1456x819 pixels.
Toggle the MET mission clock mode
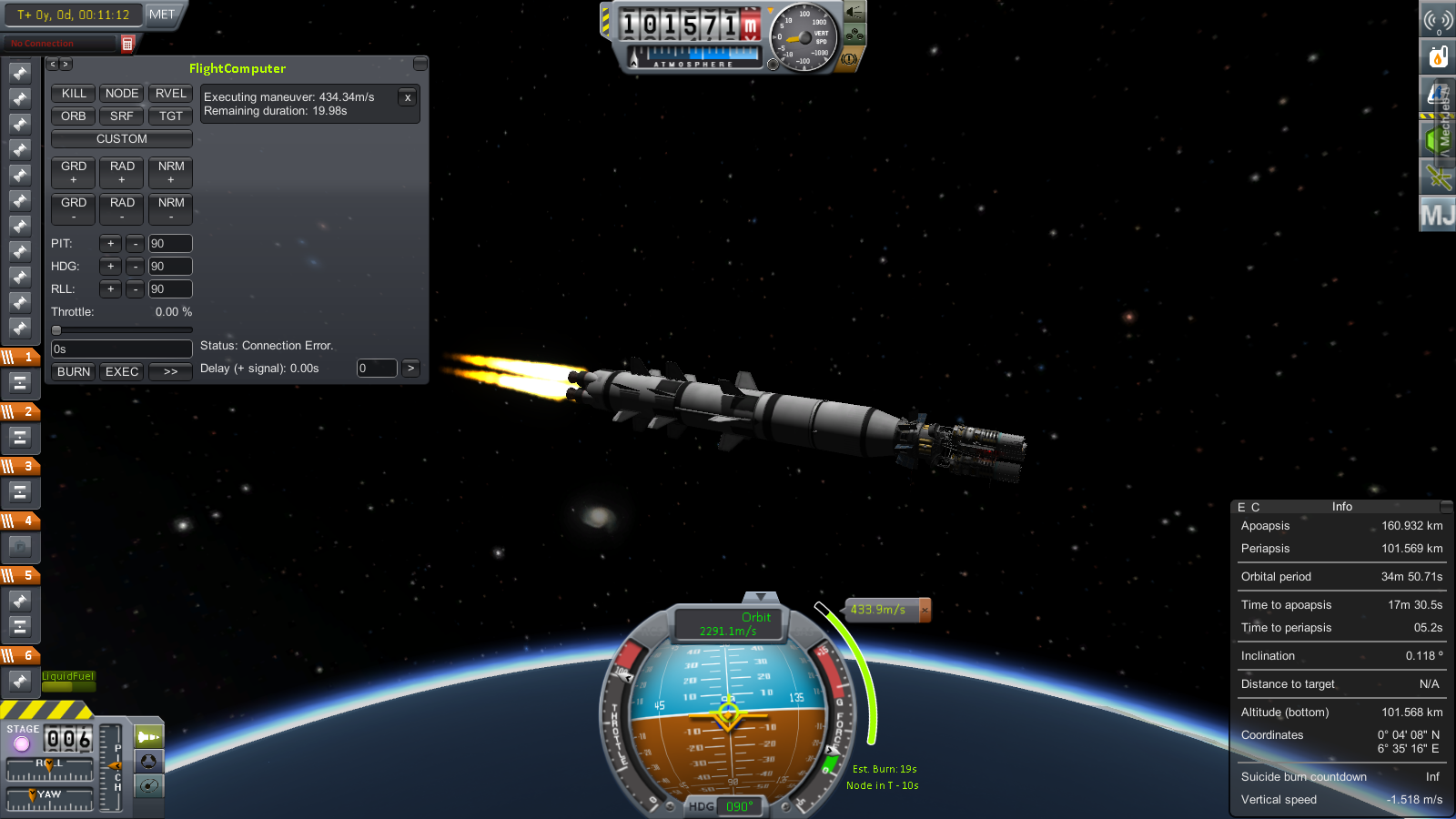click(x=162, y=15)
